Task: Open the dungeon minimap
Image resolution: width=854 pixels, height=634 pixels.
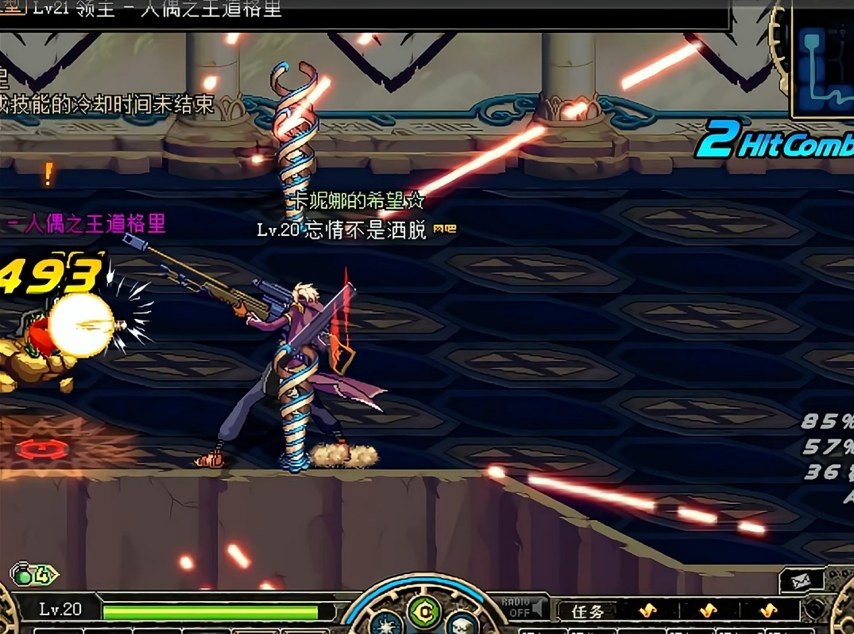Action: (x=825, y=60)
